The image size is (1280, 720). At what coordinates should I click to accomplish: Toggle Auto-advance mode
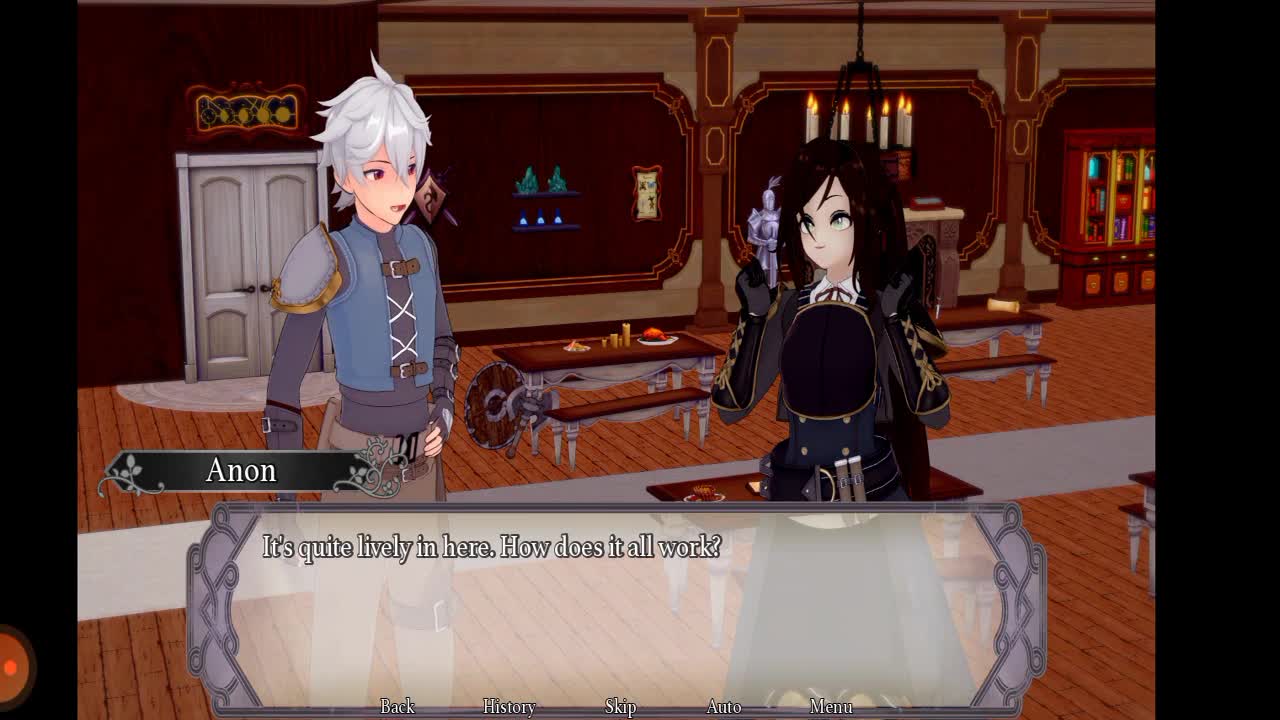click(x=723, y=706)
